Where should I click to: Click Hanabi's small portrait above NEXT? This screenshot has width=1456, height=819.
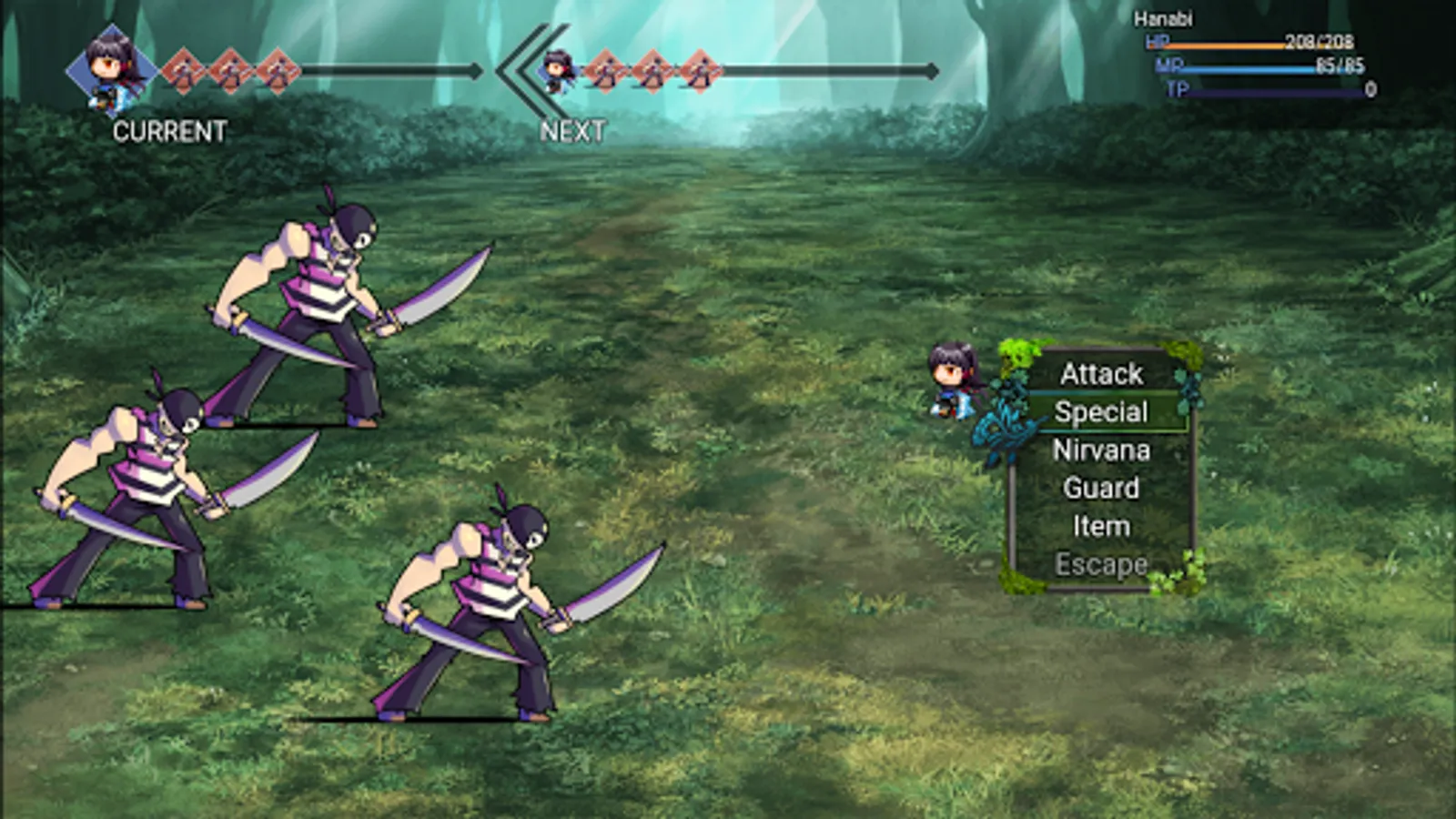click(558, 71)
